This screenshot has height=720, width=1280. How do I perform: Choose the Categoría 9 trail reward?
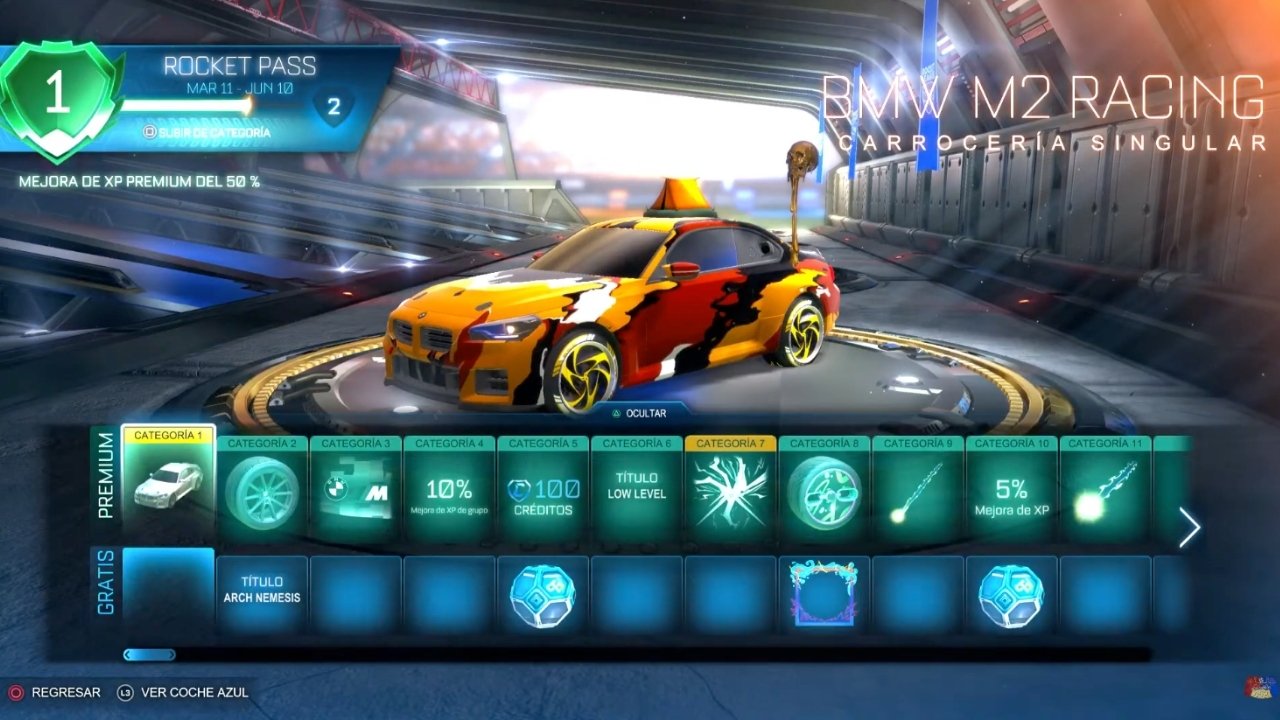918,491
